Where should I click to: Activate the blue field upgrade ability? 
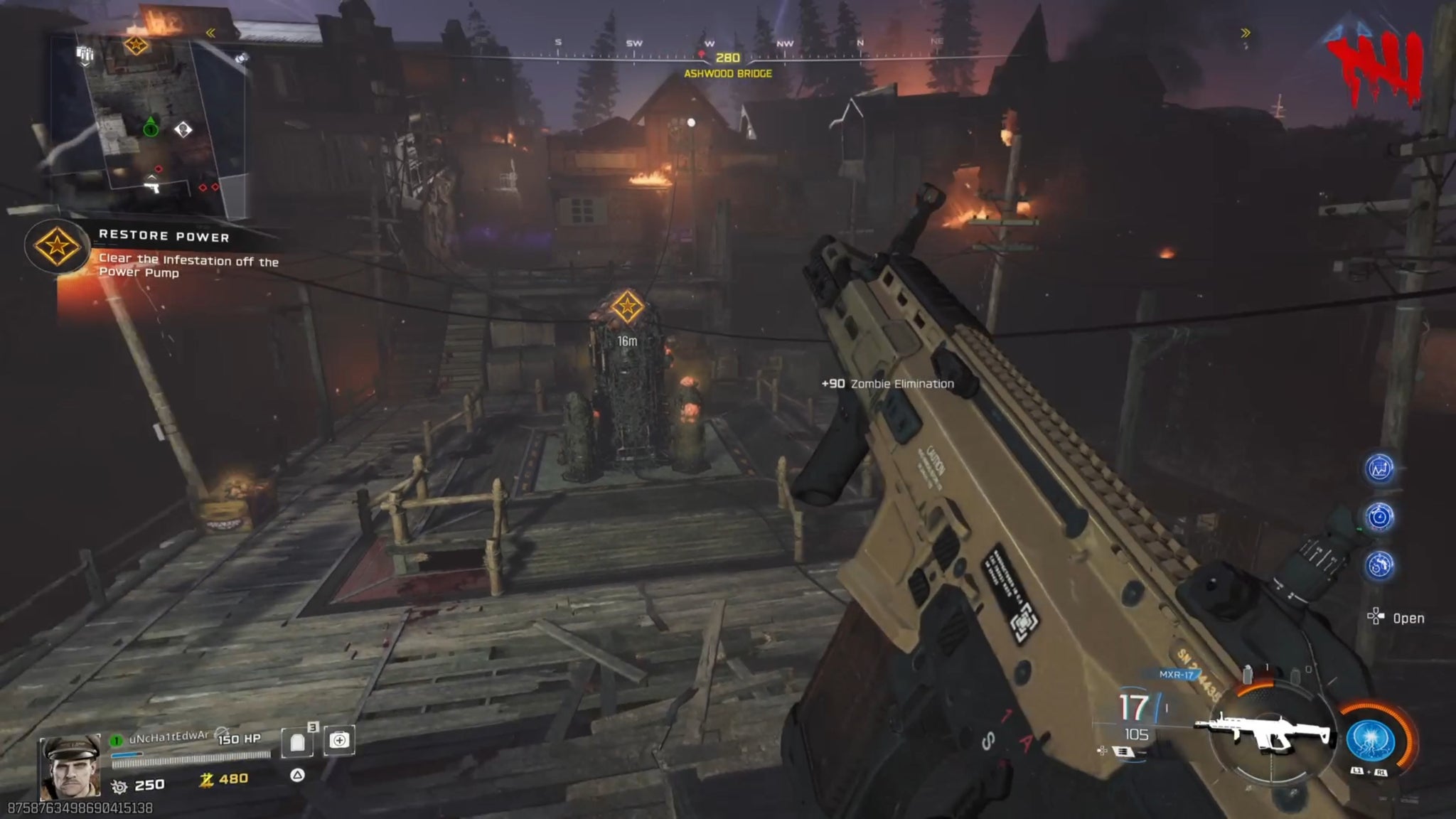point(1370,739)
